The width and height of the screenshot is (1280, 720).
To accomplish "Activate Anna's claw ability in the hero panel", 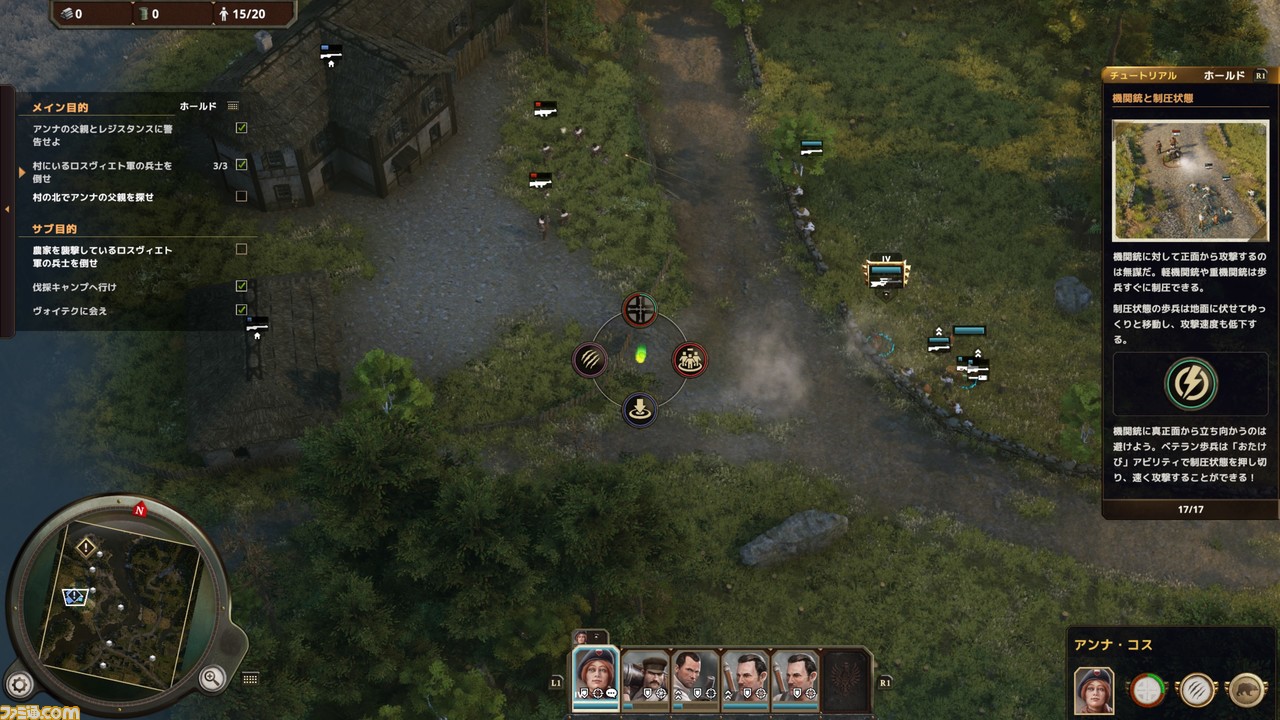I will pos(1197,689).
